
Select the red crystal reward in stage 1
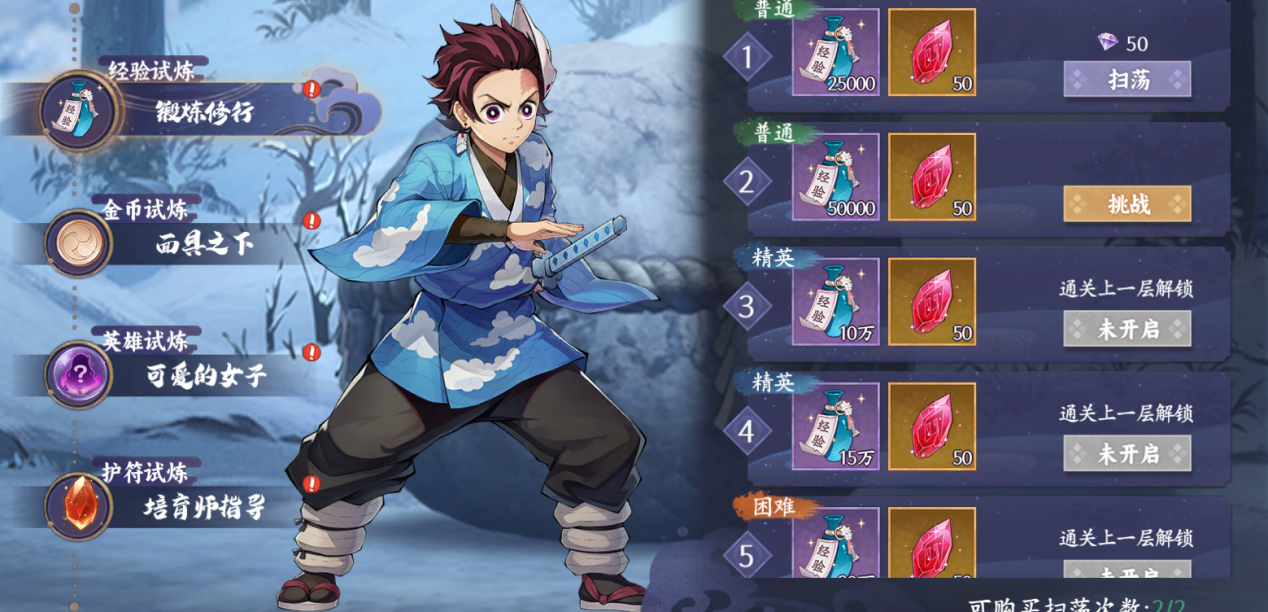pos(932,52)
